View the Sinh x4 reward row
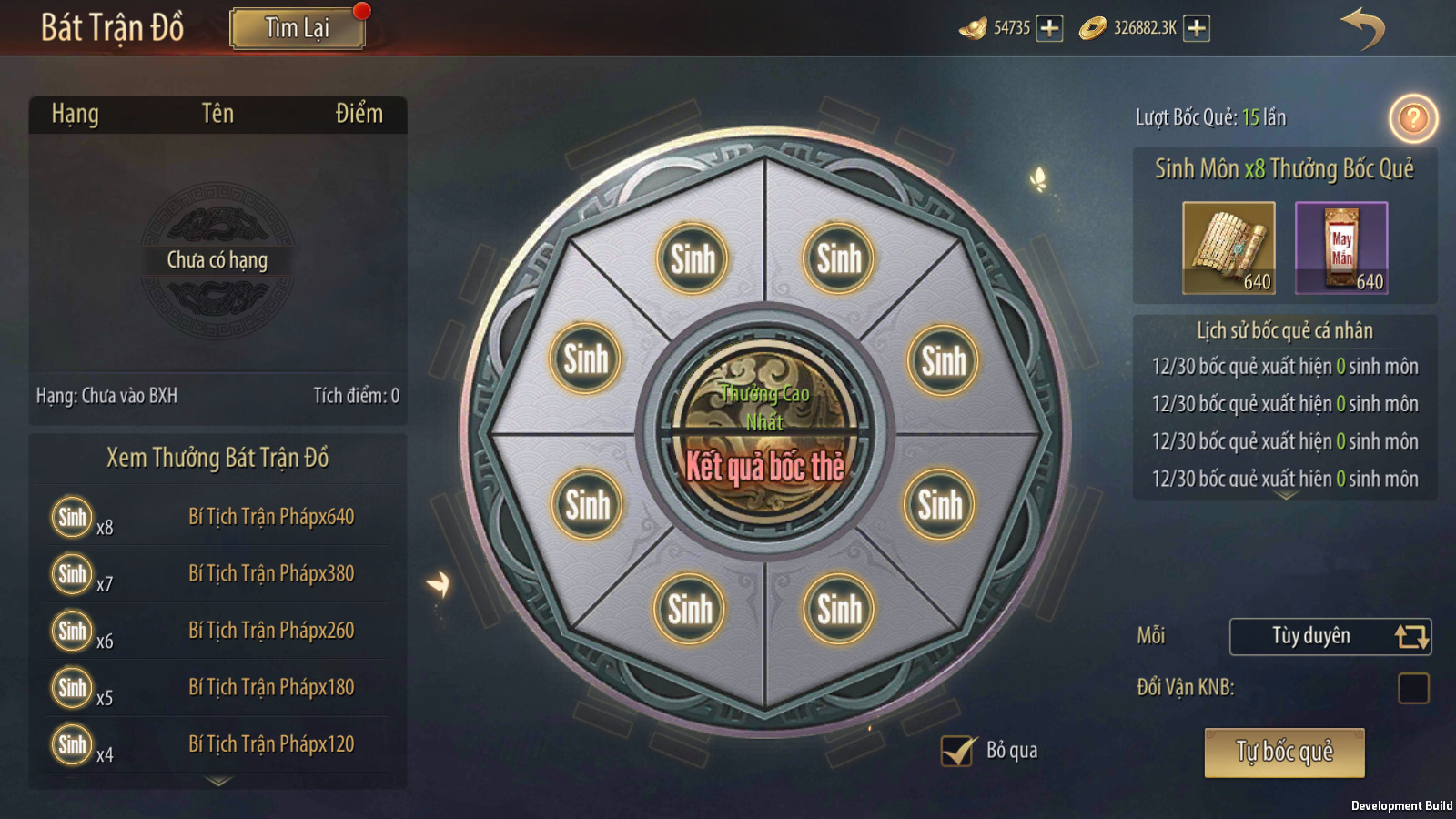 (218, 744)
